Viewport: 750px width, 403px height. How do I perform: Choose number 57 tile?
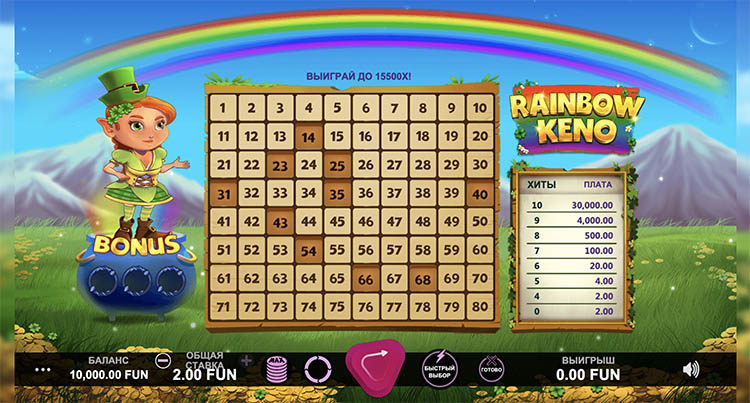(x=395, y=250)
